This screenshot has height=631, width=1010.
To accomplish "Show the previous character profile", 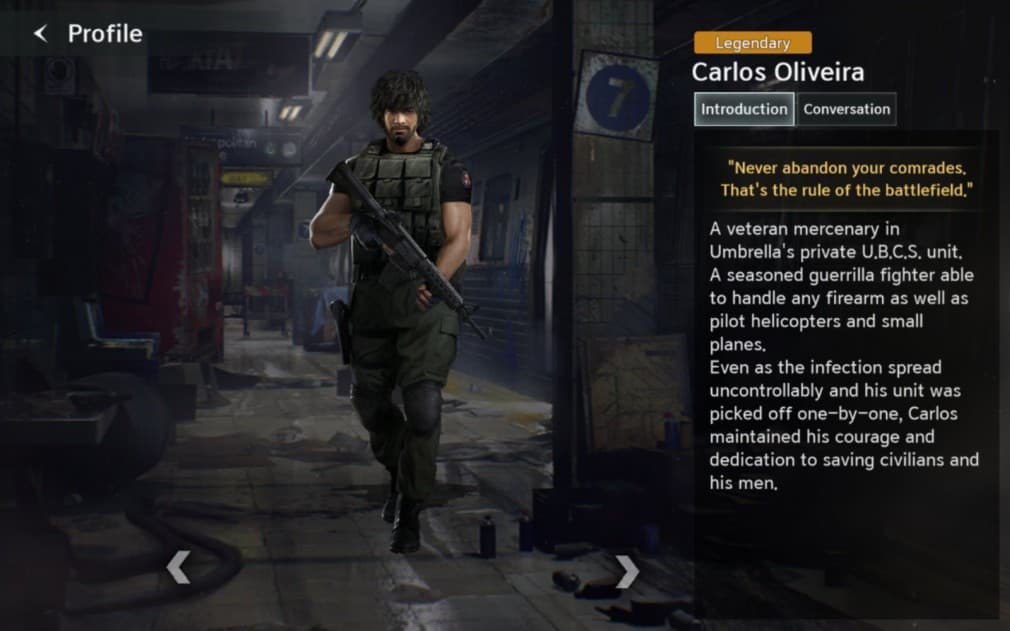I will click(178, 567).
